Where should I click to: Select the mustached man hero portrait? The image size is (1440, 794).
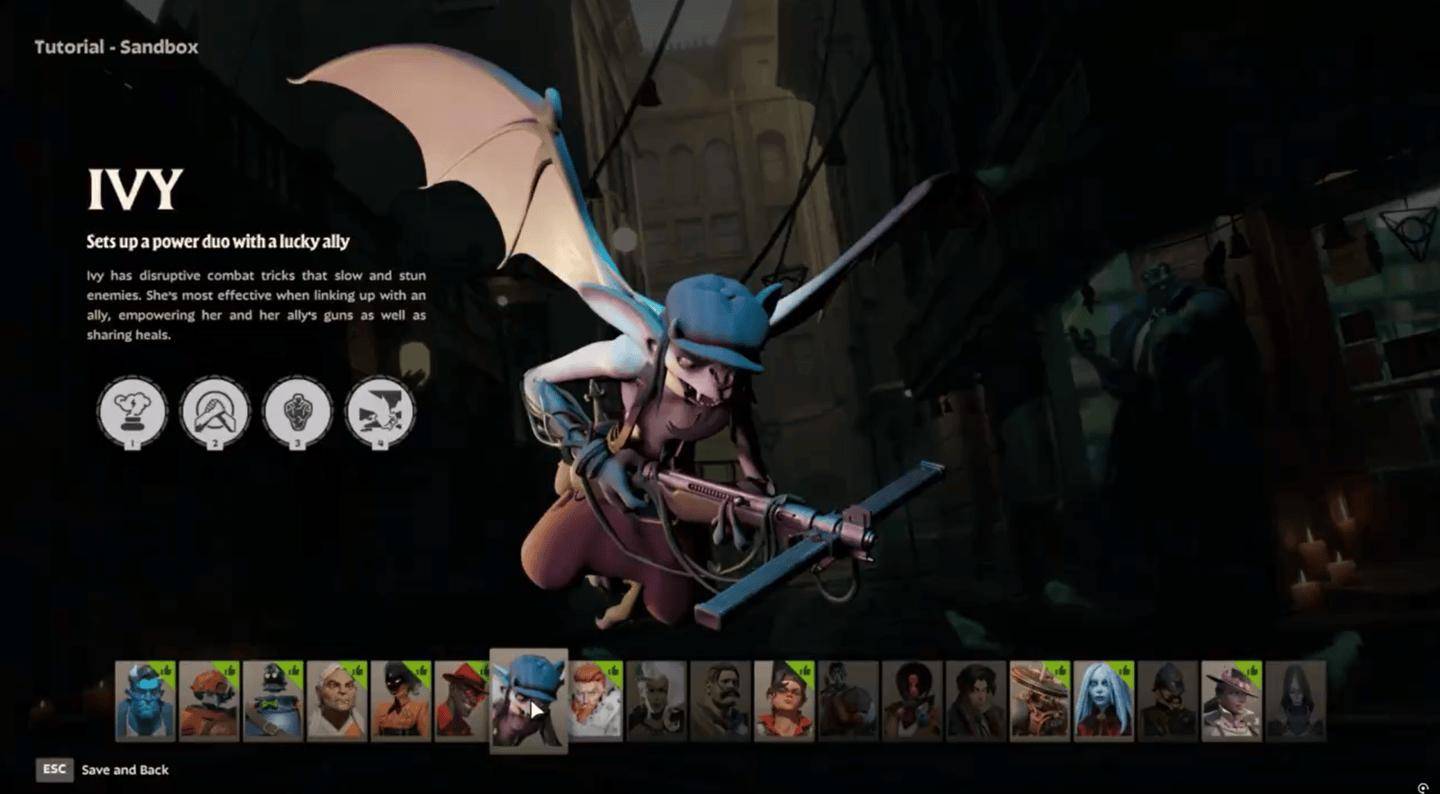tap(720, 700)
